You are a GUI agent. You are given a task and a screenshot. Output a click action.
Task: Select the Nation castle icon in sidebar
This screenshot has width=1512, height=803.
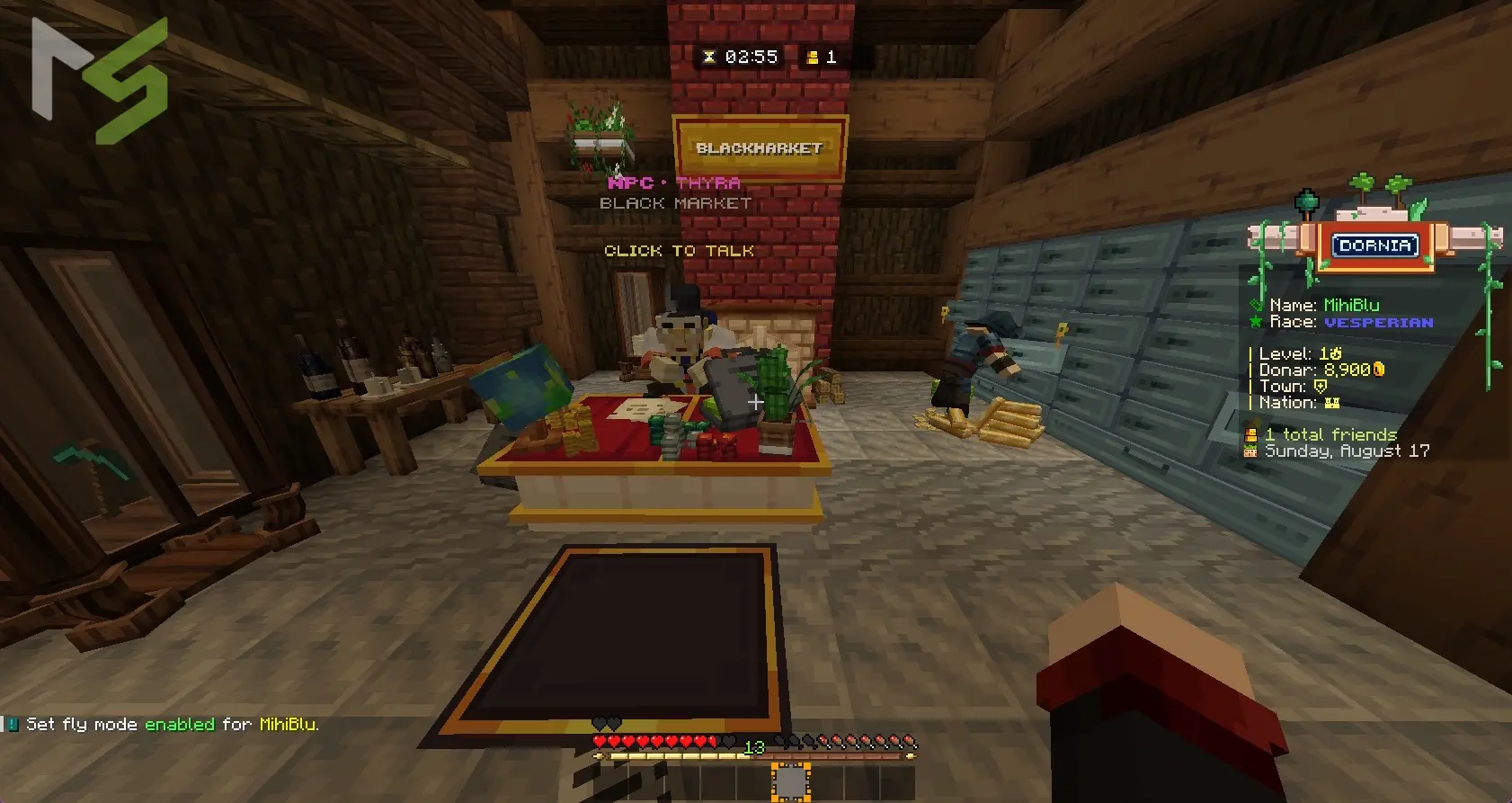point(1332,402)
